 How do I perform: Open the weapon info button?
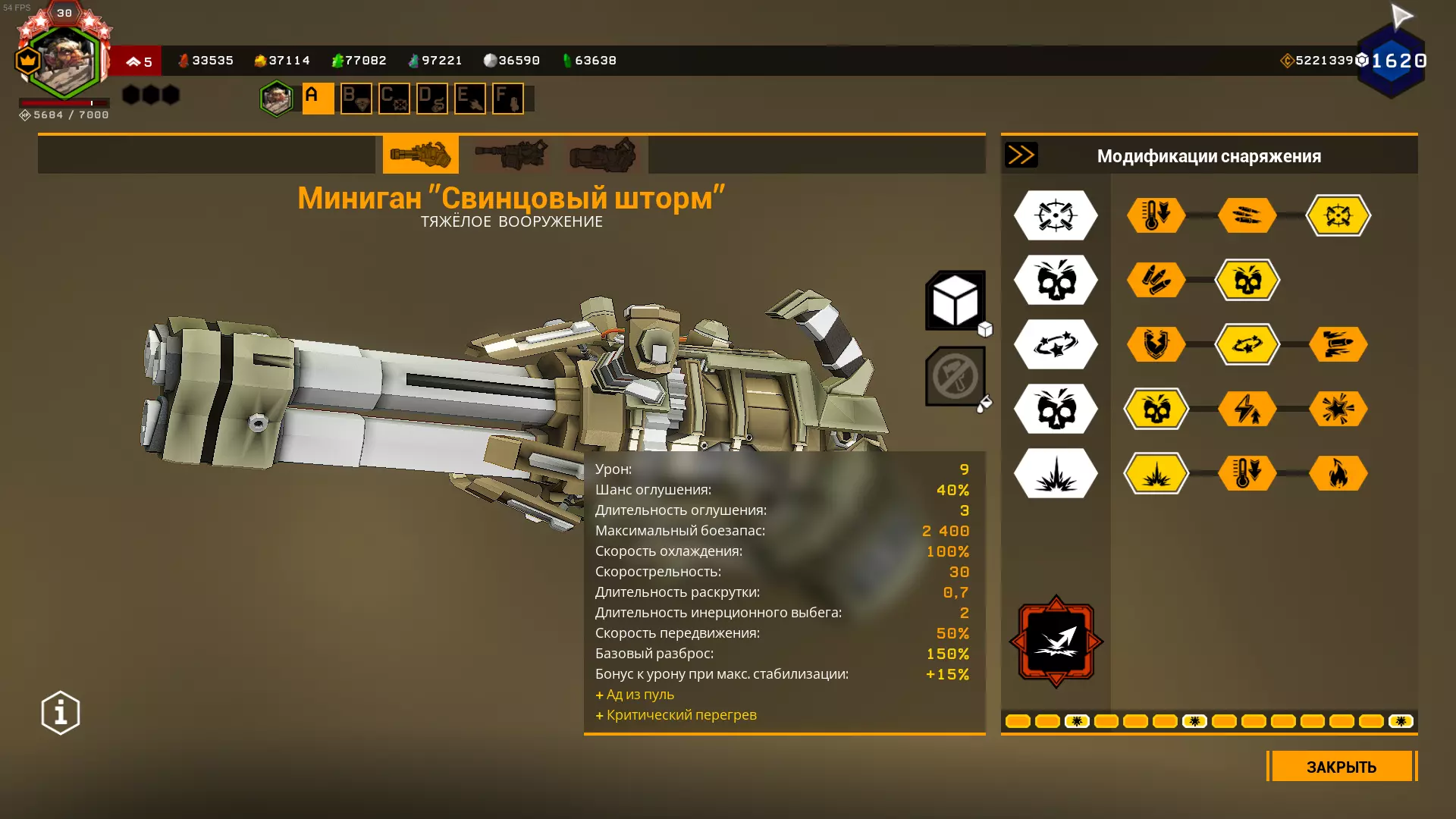tap(61, 713)
